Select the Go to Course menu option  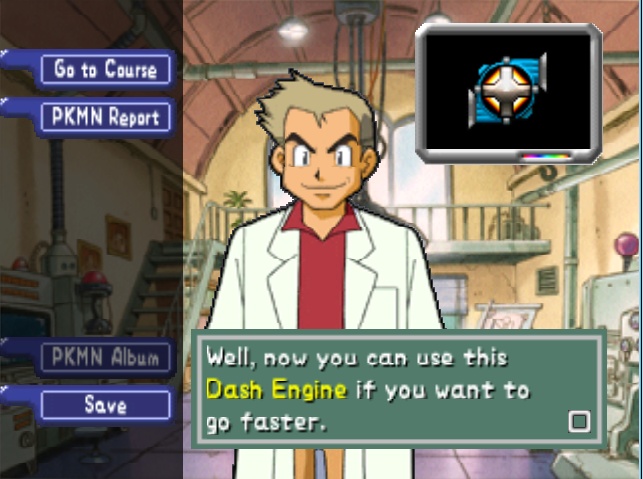pos(105,69)
